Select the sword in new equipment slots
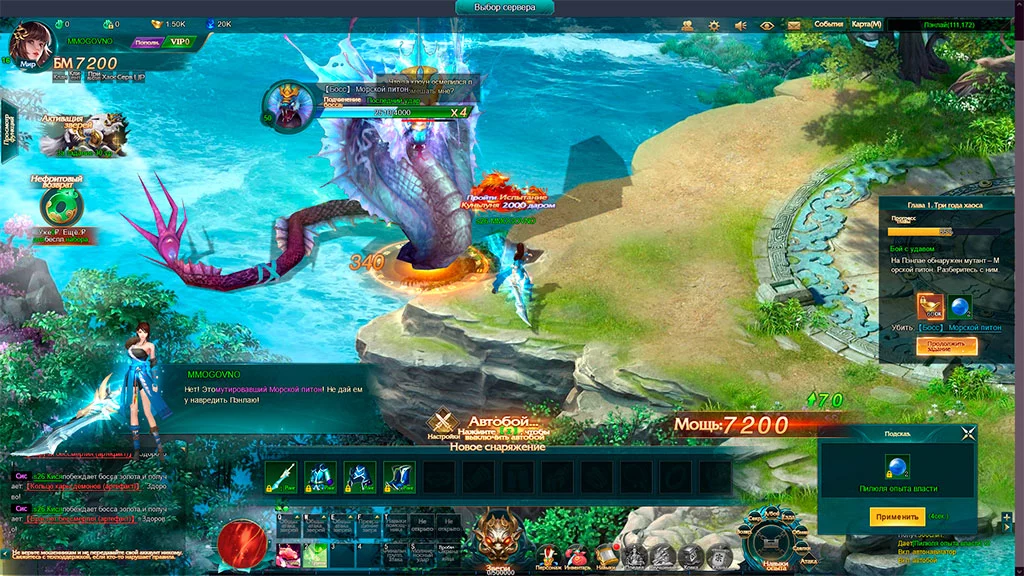The width and height of the screenshot is (1024, 576). (281, 477)
